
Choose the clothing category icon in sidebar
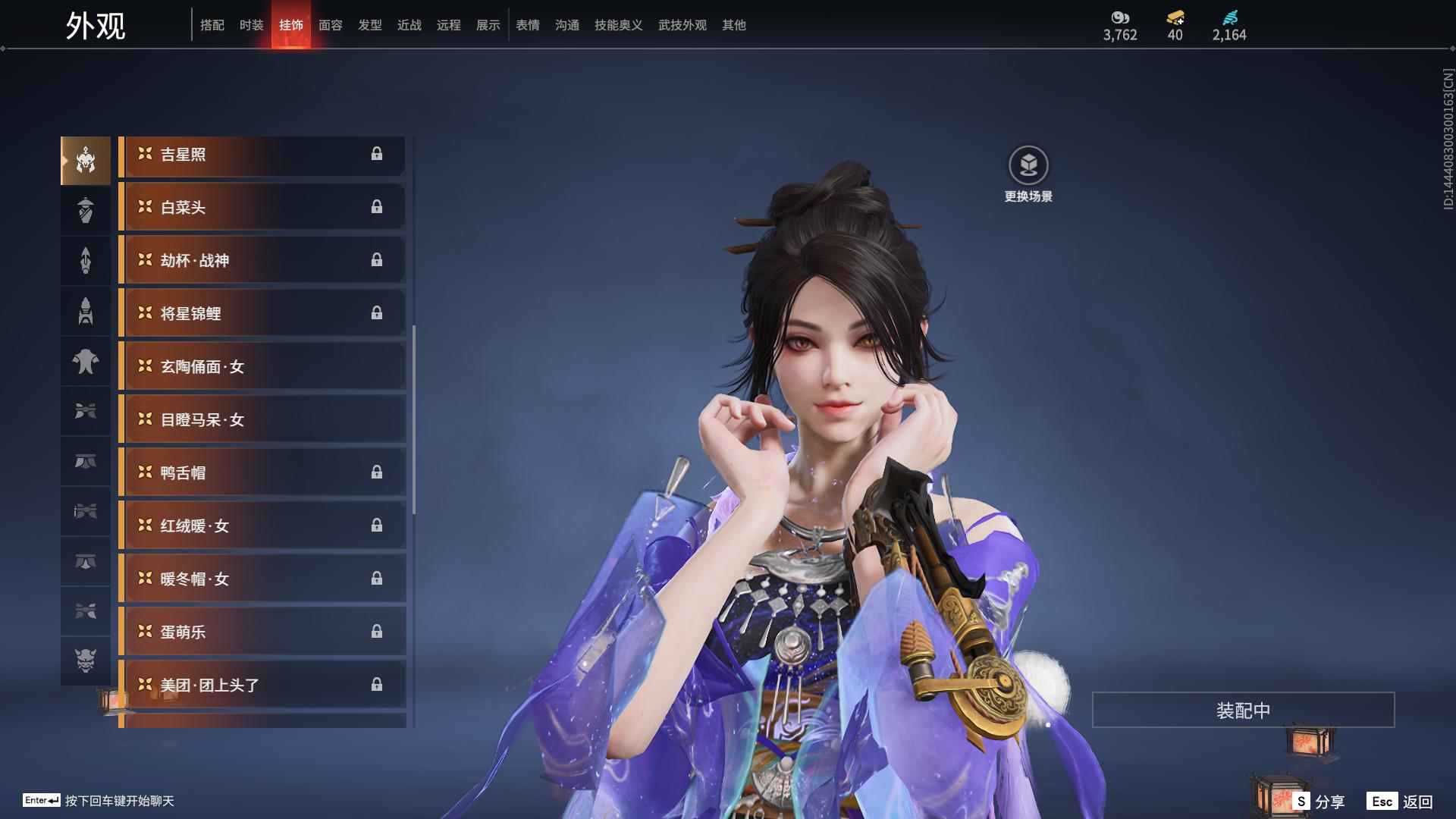coord(86,362)
